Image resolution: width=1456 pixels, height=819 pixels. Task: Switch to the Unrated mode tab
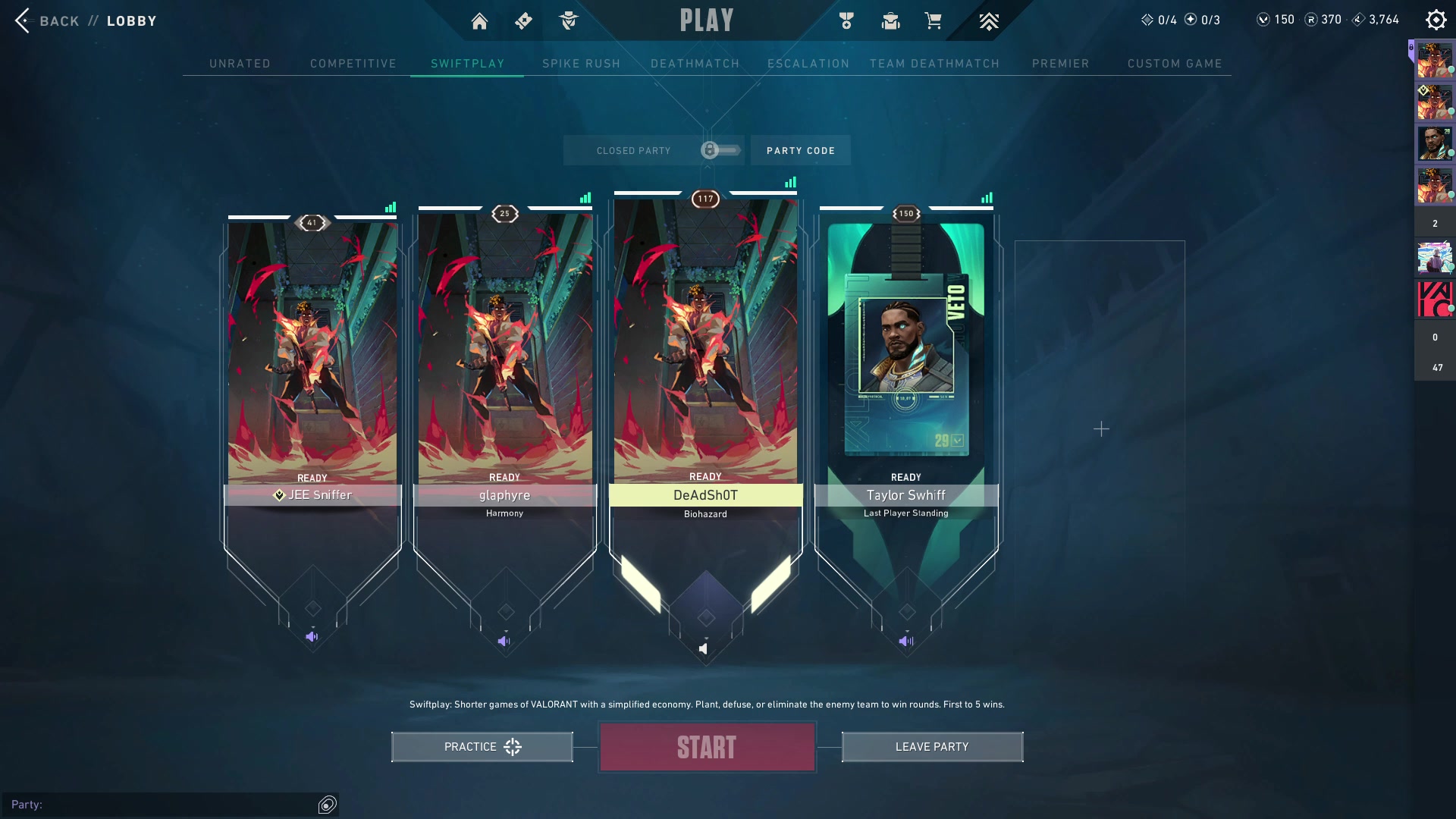coord(240,64)
